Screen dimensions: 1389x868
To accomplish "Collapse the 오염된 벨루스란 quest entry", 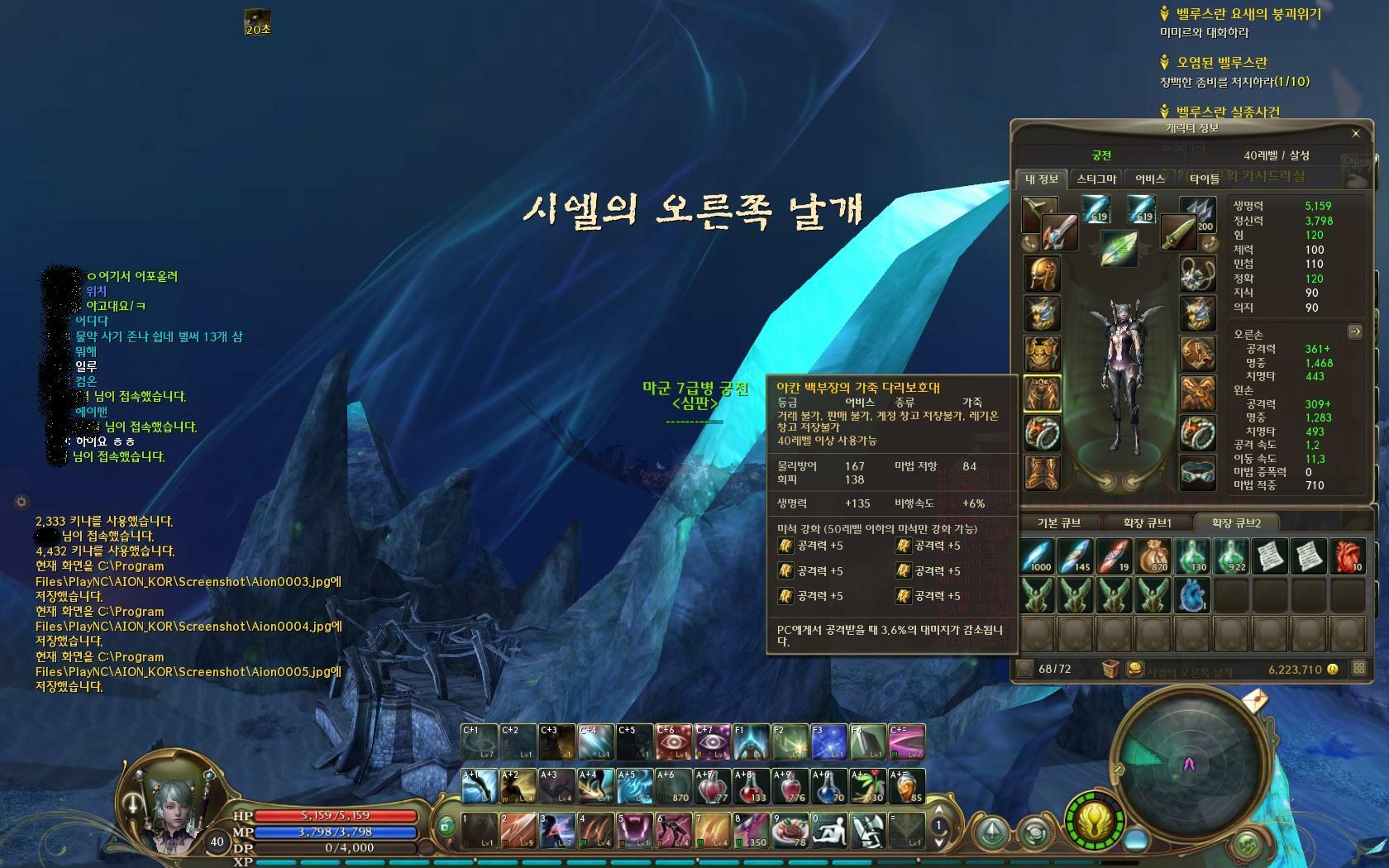I will [x=1165, y=62].
